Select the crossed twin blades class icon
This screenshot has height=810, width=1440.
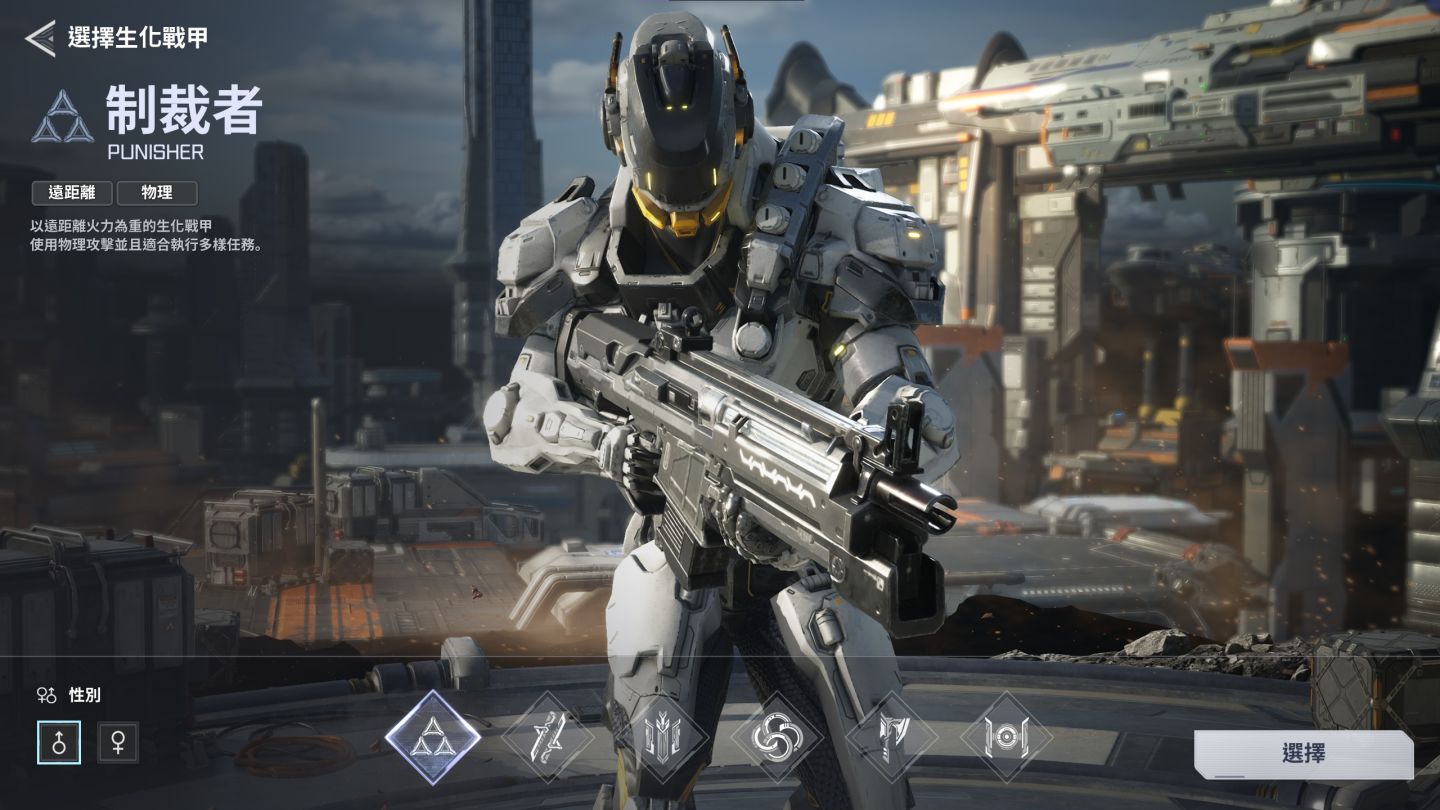[x=548, y=738]
